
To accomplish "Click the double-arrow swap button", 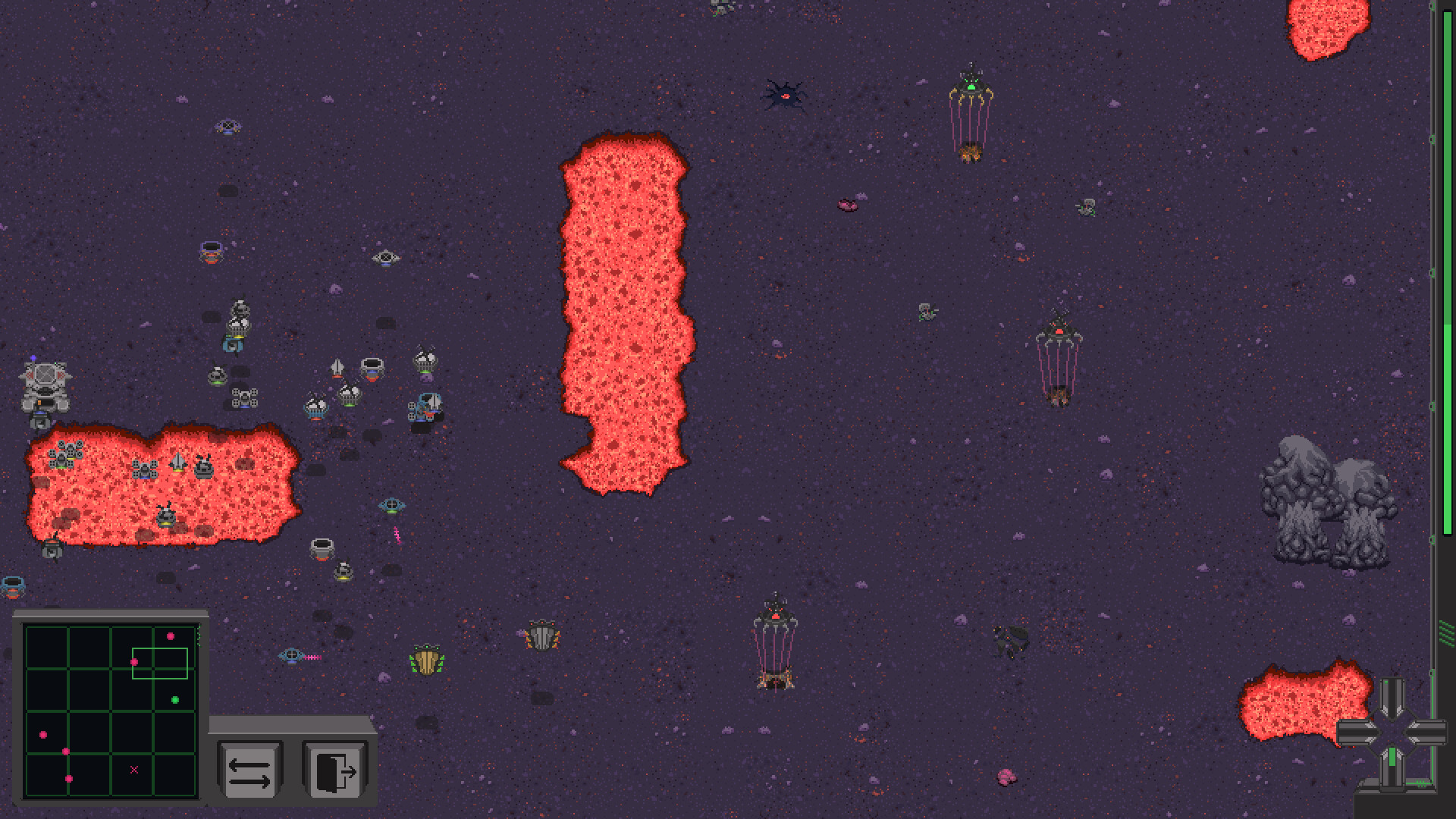I will [250, 770].
